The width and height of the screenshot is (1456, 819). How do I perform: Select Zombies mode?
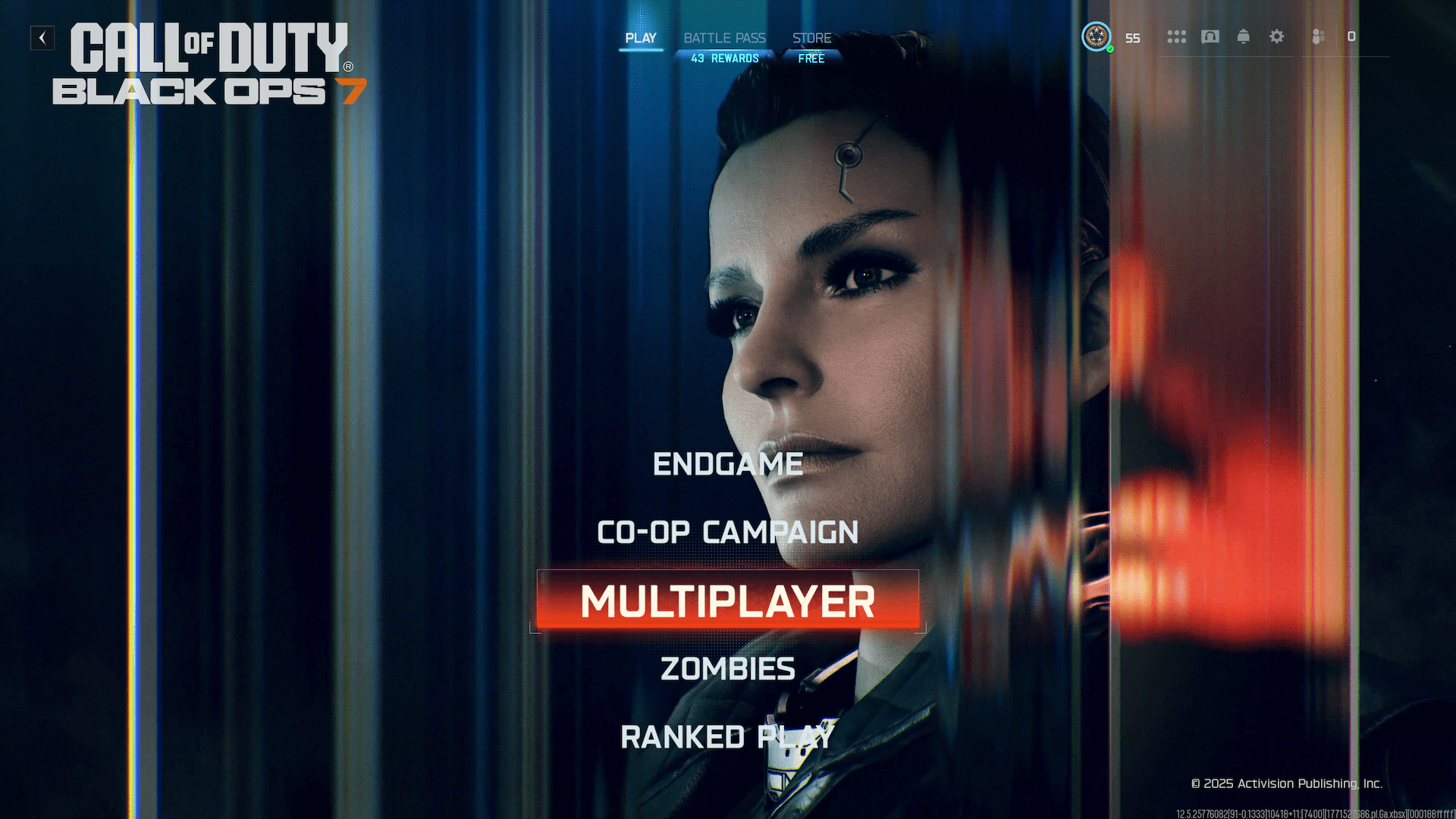[727, 668]
